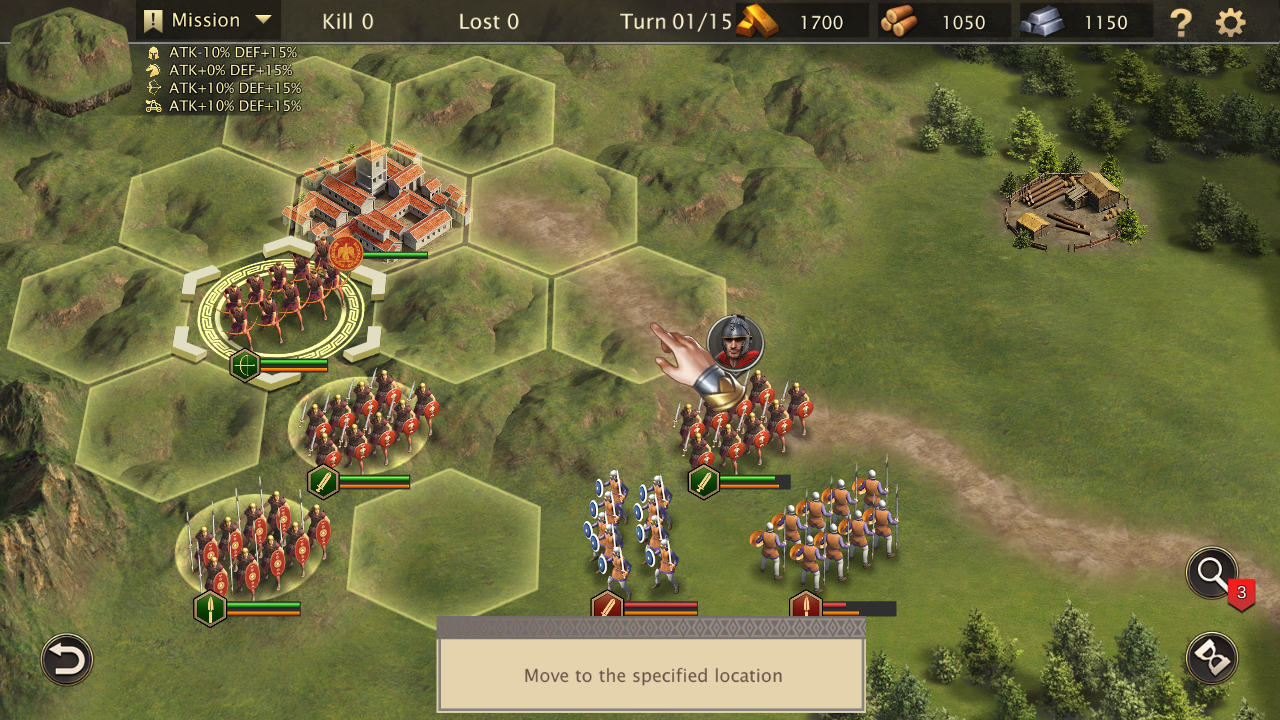Open the Mission dropdown
This screenshot has width=1280, height=720.
[208, 20]
